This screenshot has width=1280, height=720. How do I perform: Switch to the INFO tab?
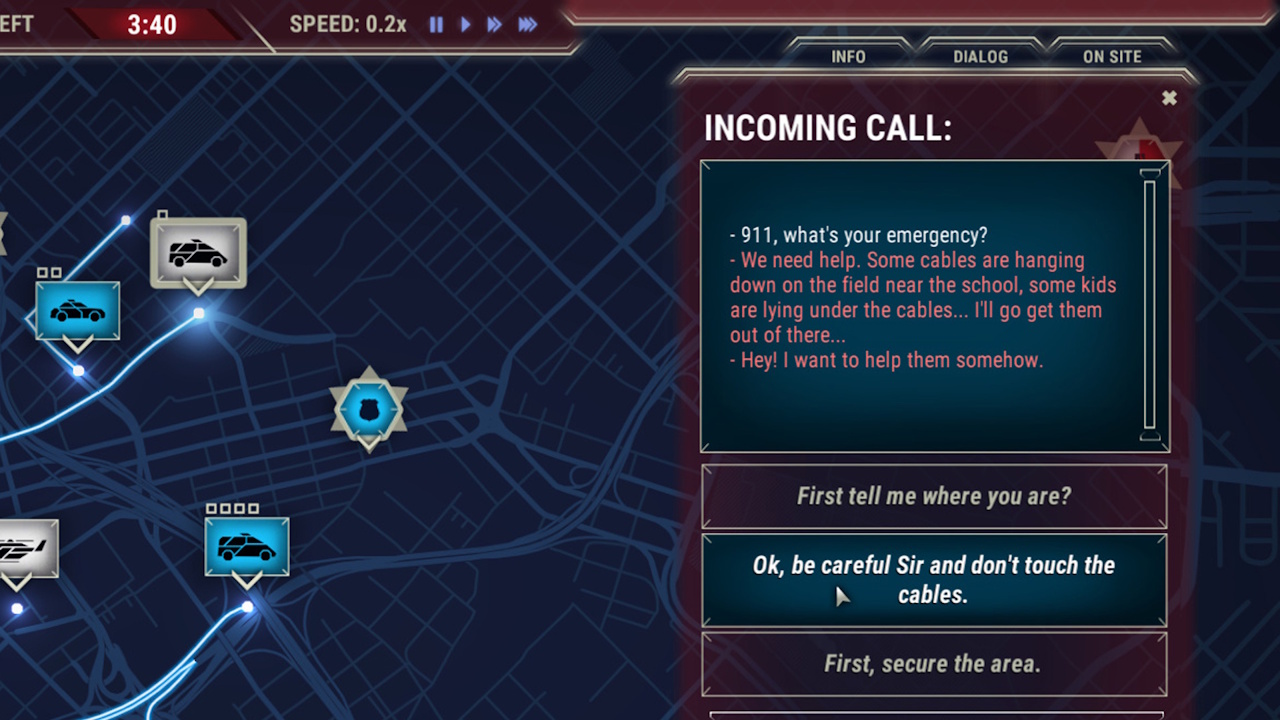(848, 57)
